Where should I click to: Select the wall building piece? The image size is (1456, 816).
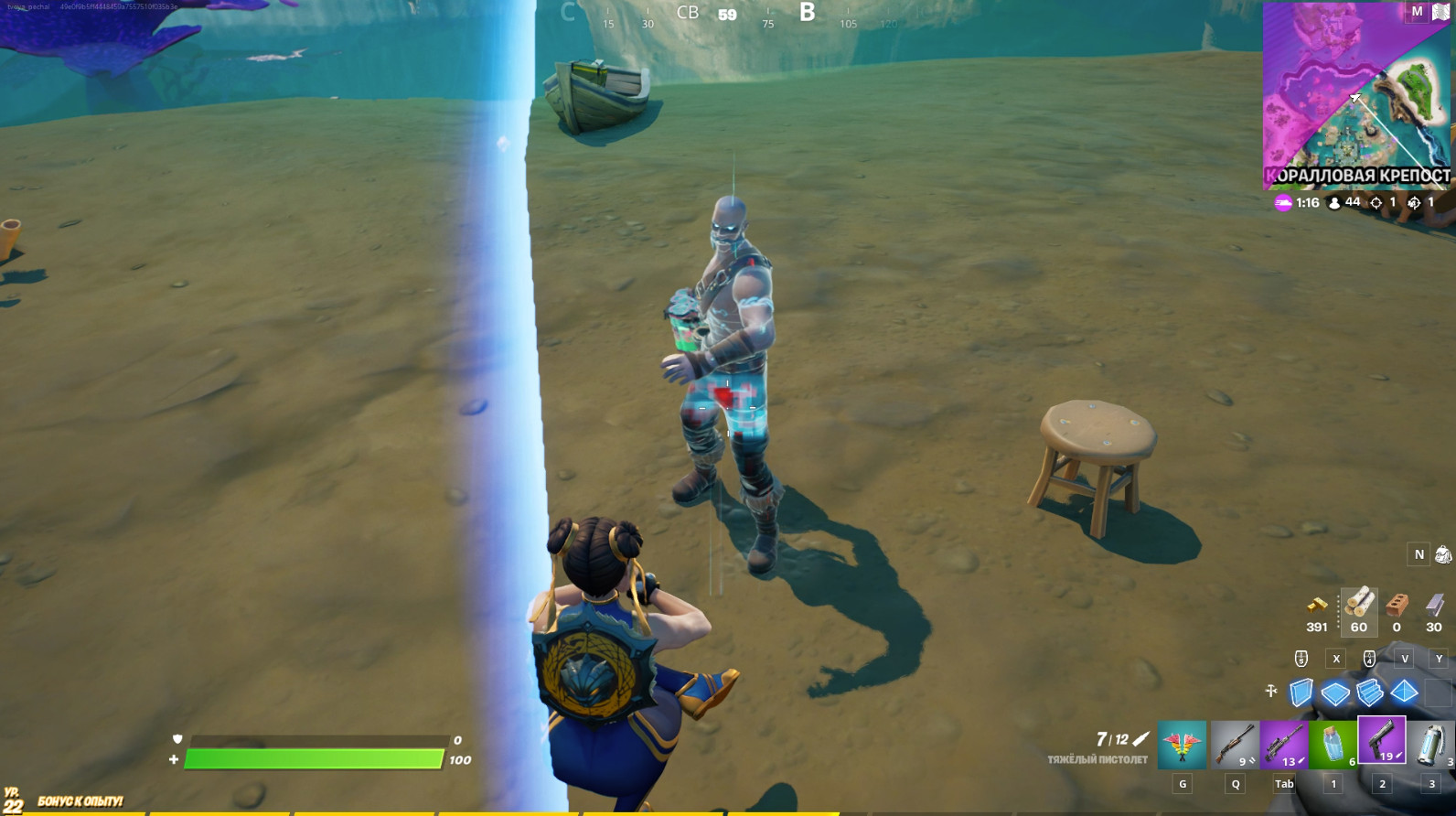coord(1301,693)
